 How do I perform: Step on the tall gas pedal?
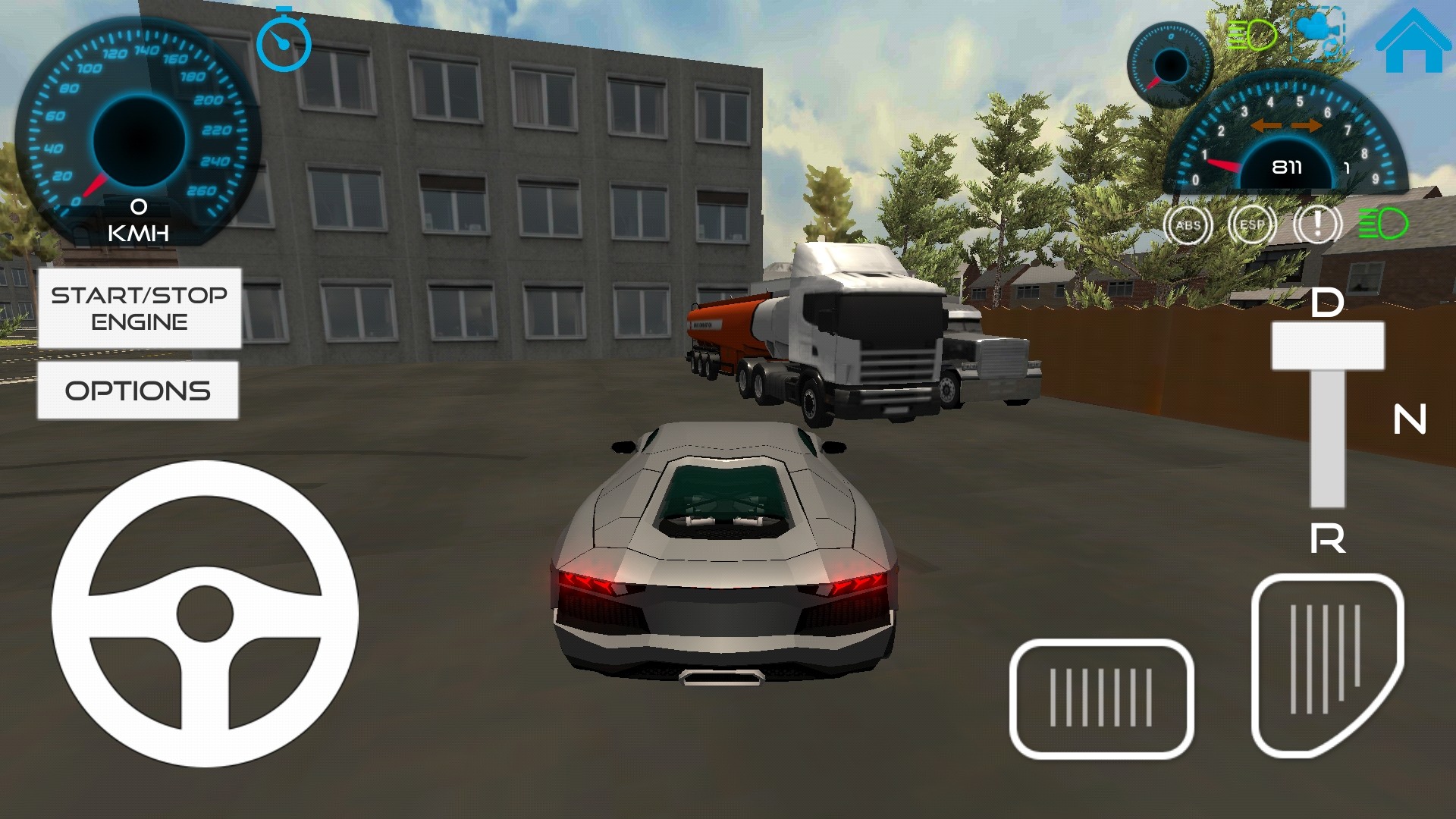[1327, 665]
